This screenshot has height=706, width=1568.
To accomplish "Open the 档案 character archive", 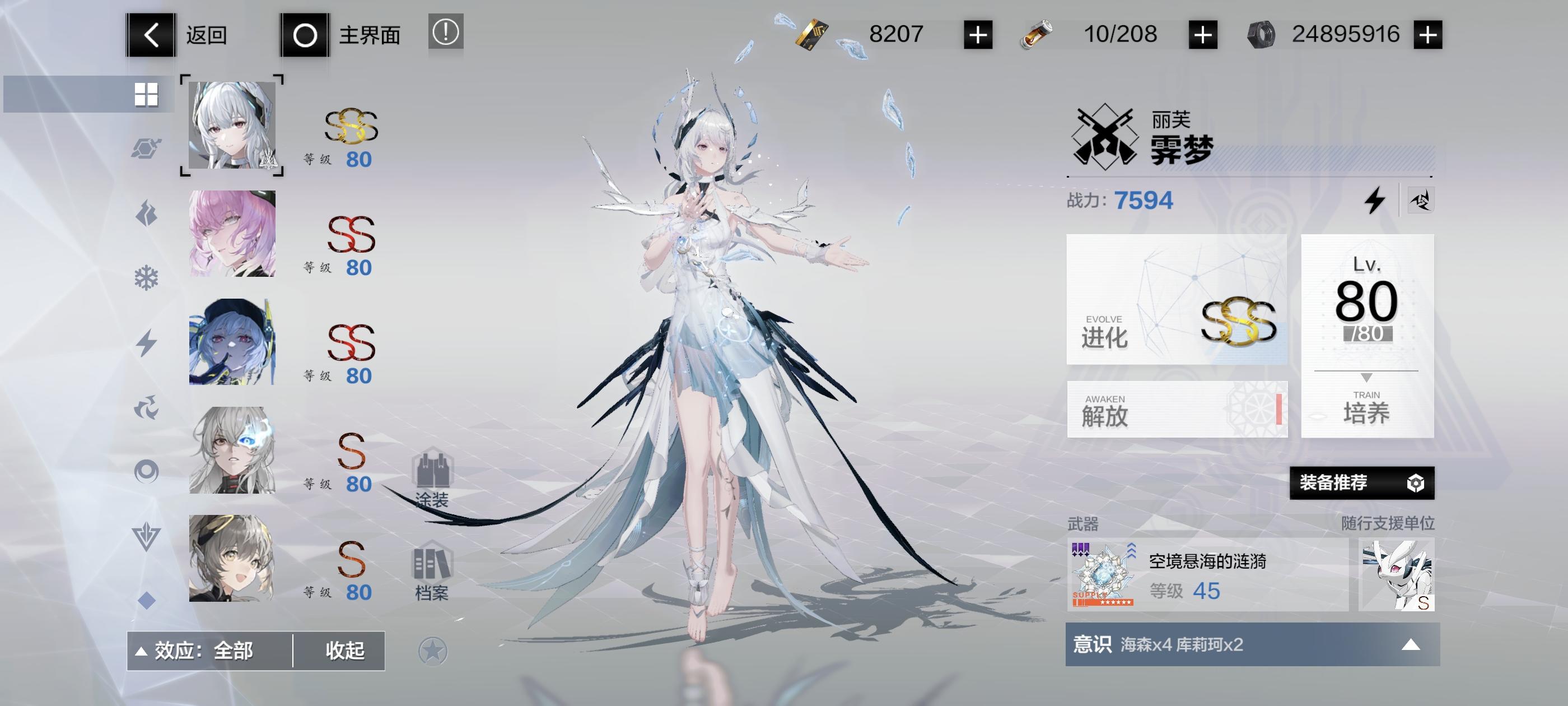I will pyautogui.click(x=433, y=578).
